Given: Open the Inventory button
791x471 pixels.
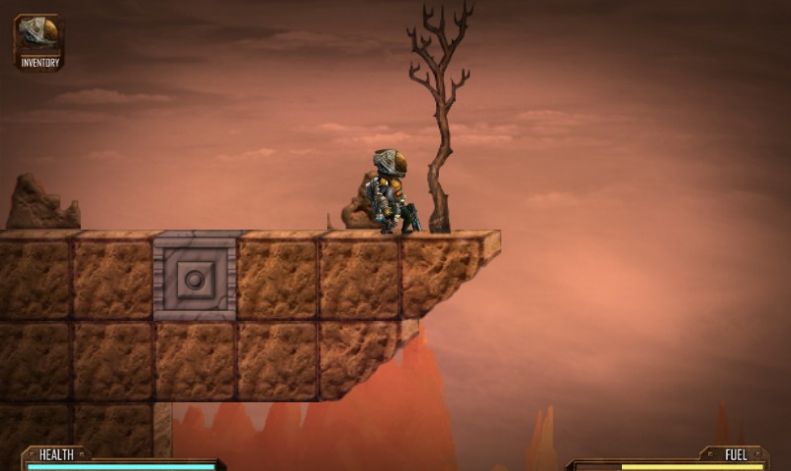Looking at the screenshot, I should click(39, 42).
